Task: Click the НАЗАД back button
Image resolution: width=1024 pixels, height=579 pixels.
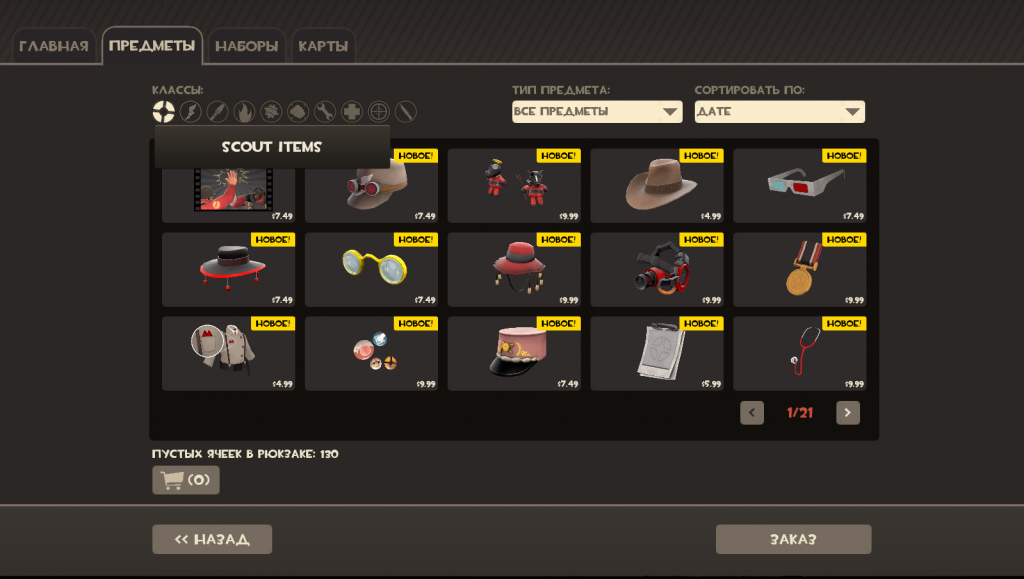Action: (212, 539)
